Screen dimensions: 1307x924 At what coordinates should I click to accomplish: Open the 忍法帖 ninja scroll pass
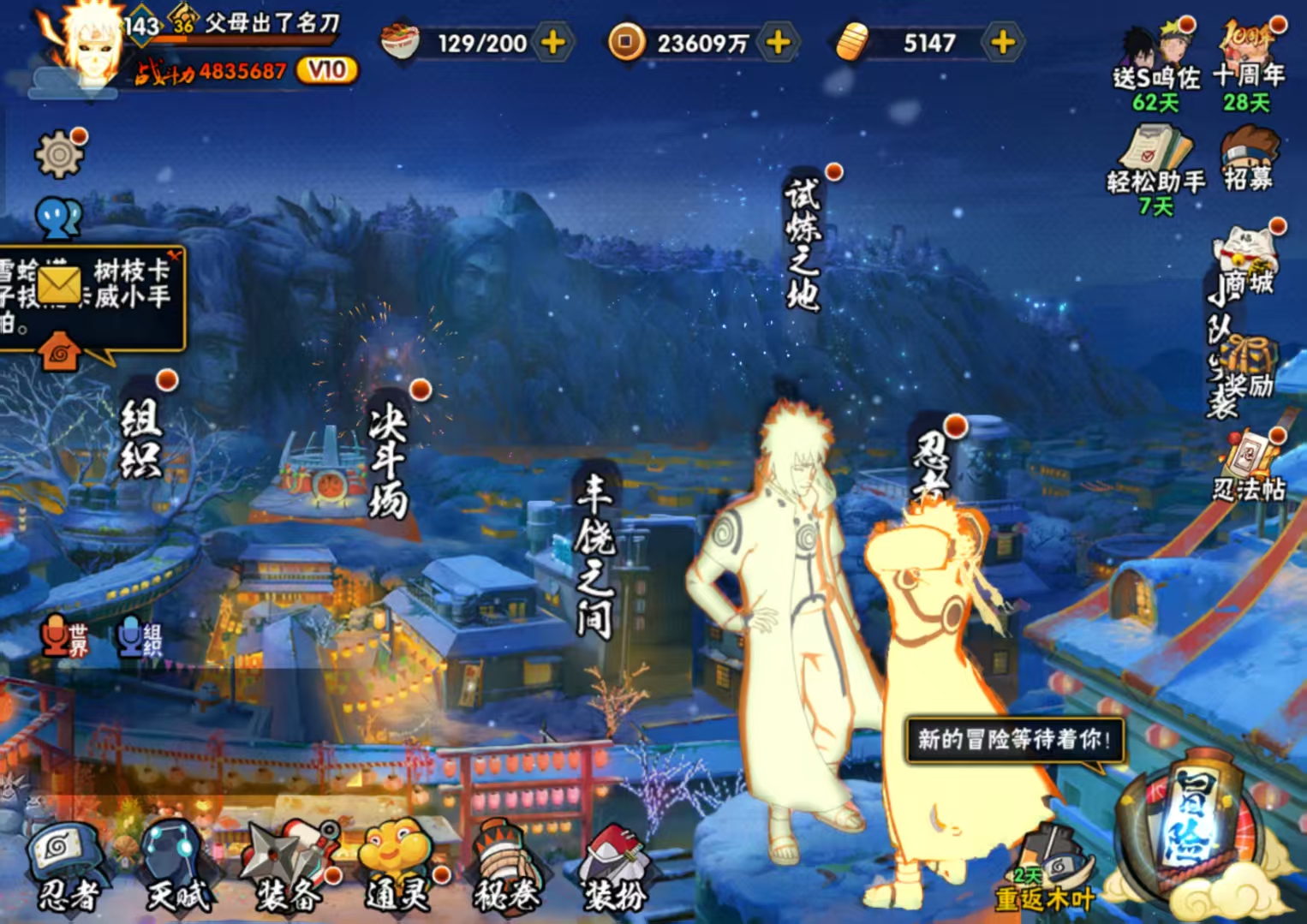[x=1250, y=467]
